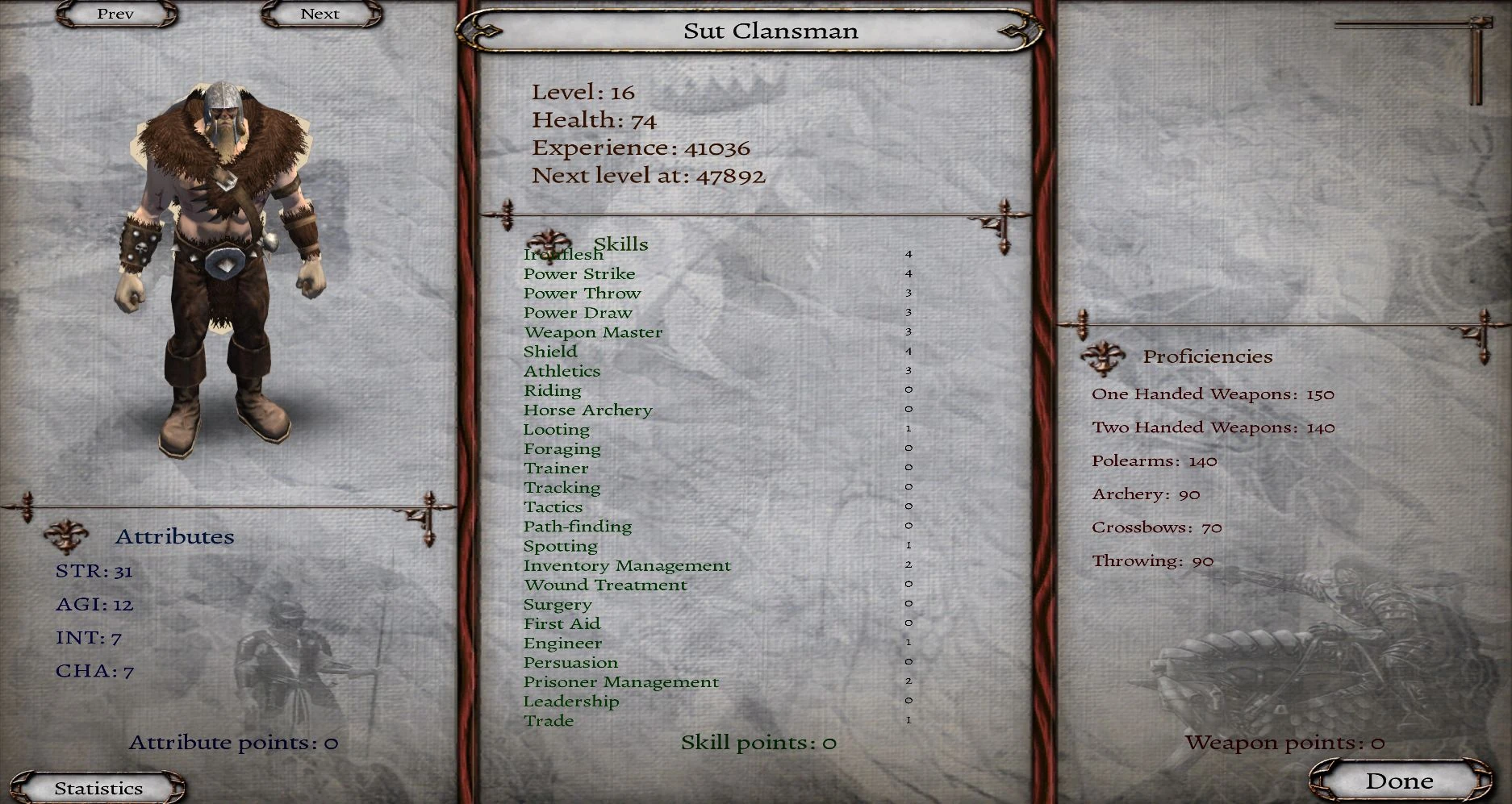1512x804 pixels.
Task: Open the Weapon Master skill description
Action: point(593,331)
